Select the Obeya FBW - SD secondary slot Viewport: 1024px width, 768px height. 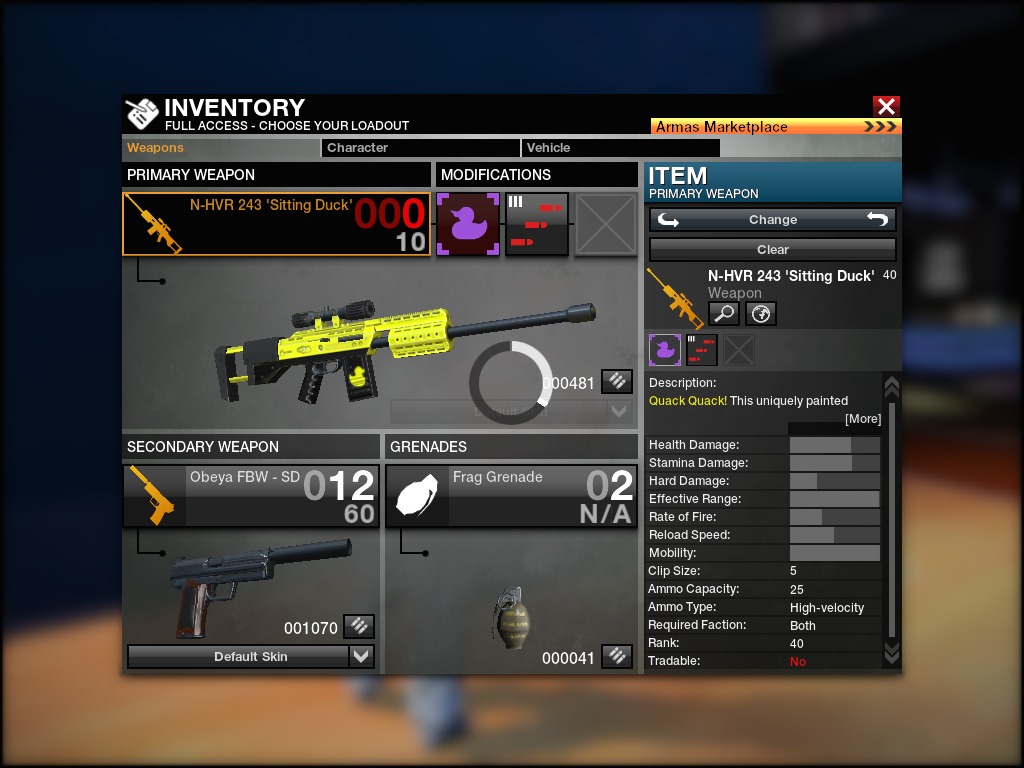[251, 496]
